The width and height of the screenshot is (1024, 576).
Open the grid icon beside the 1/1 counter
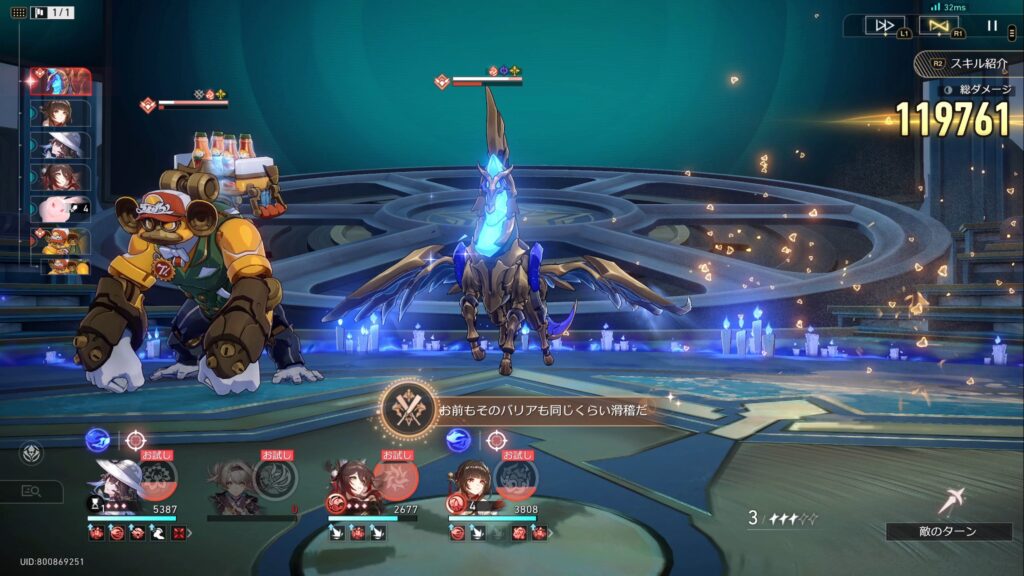pos(18,13)
